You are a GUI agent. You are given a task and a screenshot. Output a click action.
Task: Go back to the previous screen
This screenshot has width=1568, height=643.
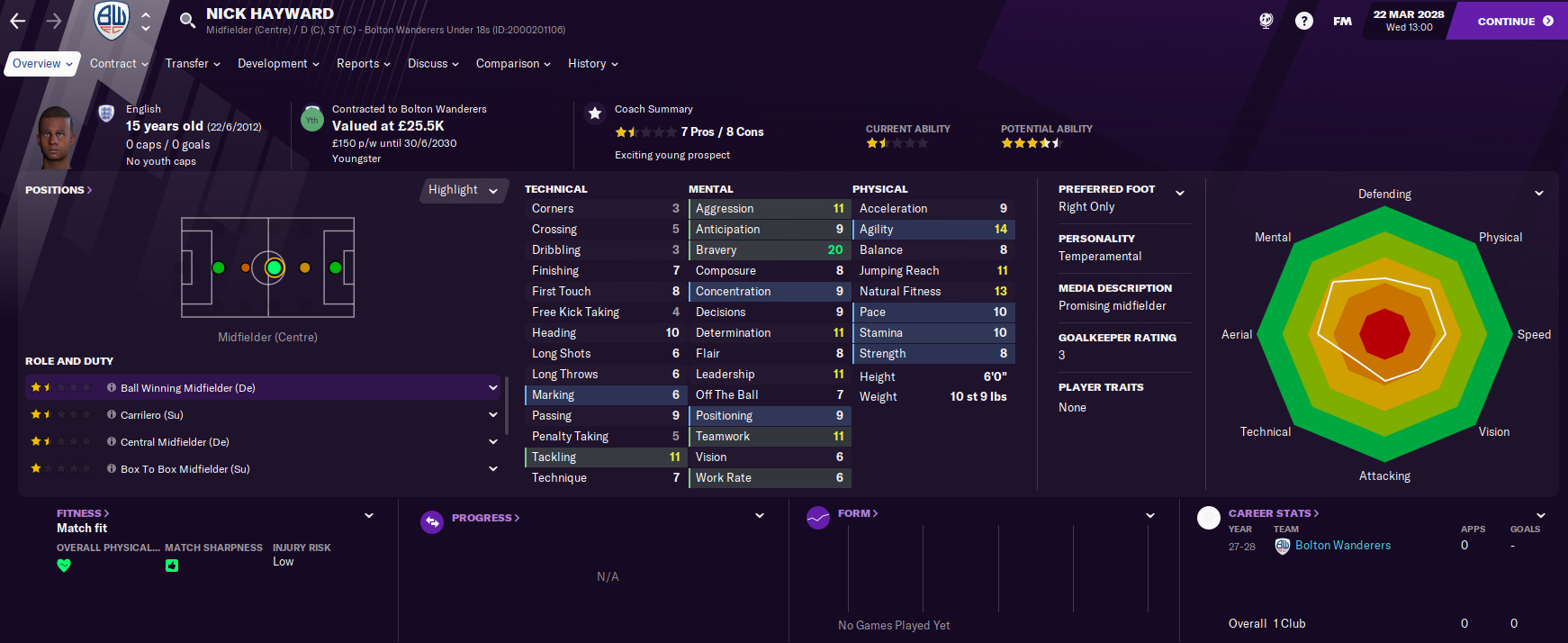pyautogui.click(x=18, y=21)
